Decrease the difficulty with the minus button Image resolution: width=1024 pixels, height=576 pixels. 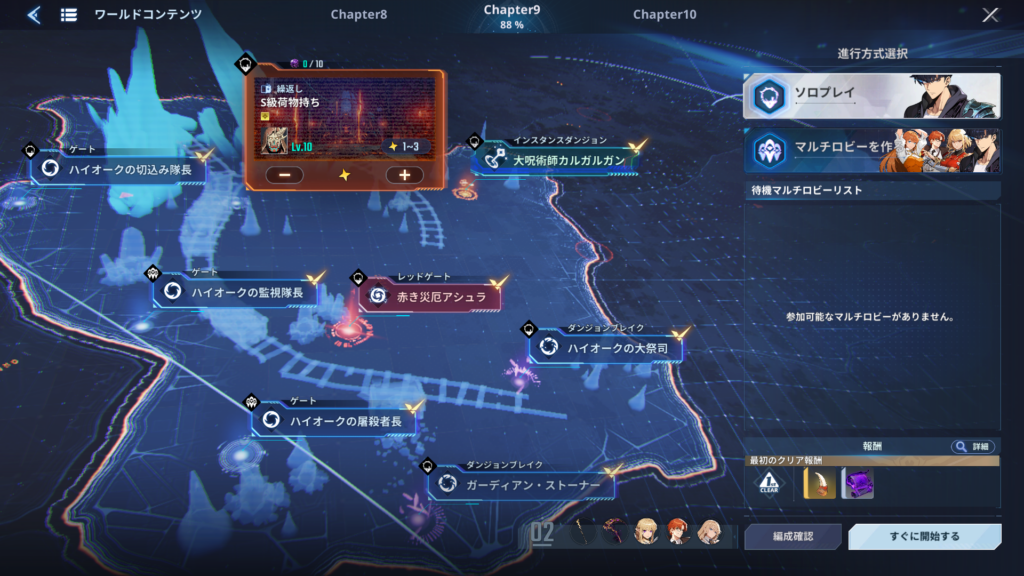(x=285, y=175)
